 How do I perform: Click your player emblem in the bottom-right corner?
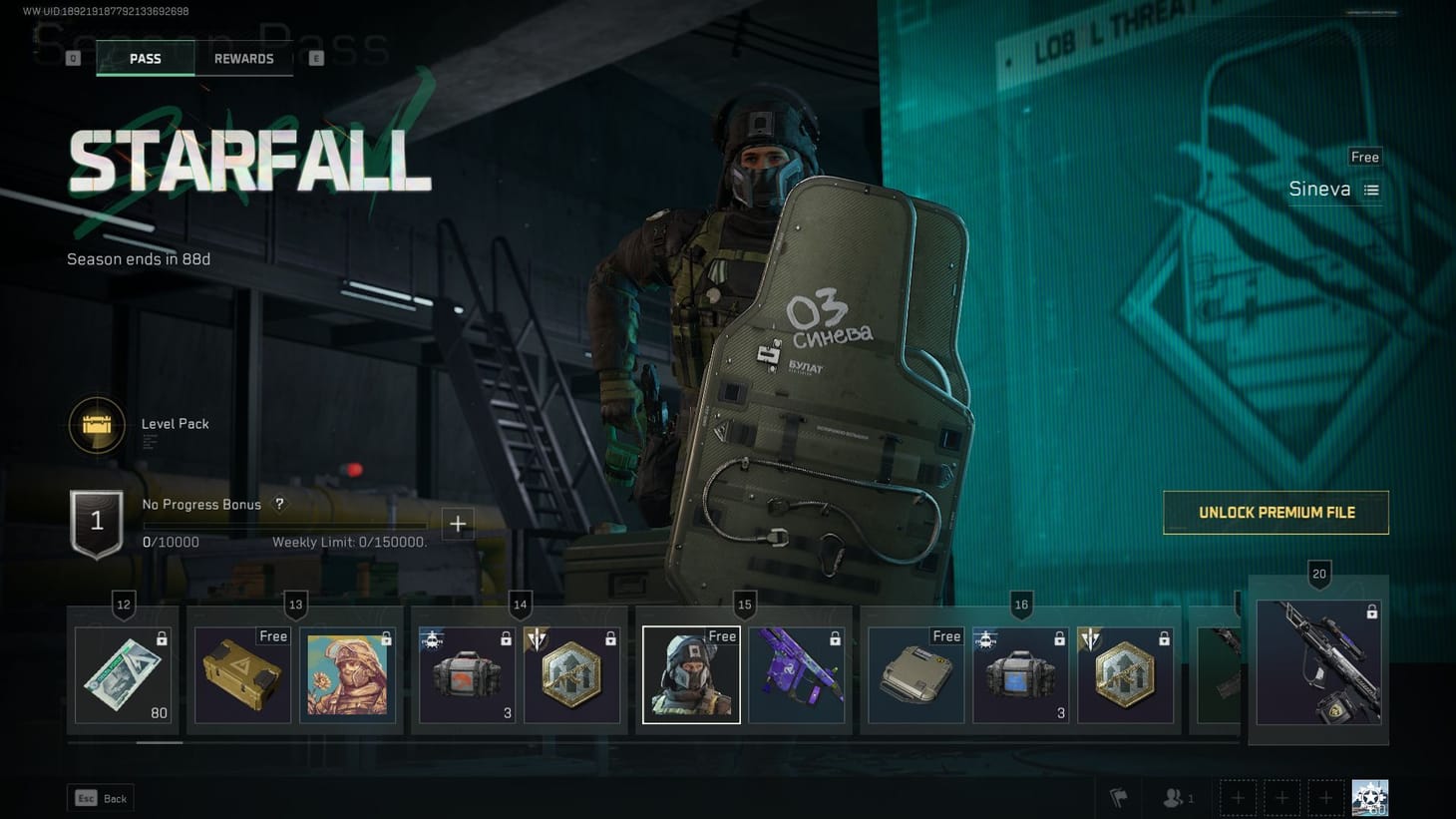[1369, 795]
